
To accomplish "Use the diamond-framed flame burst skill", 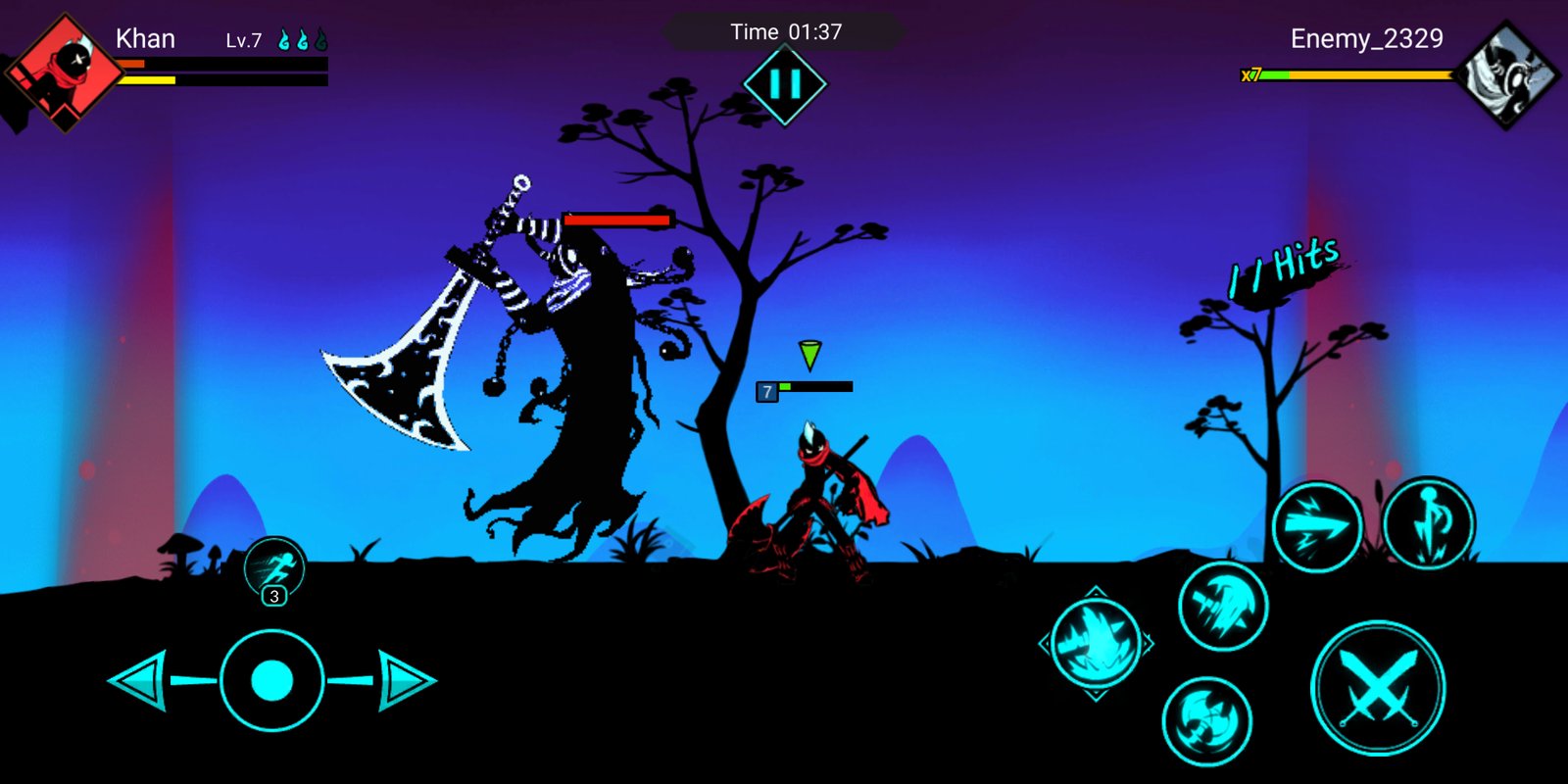I will coord(1096,644).
